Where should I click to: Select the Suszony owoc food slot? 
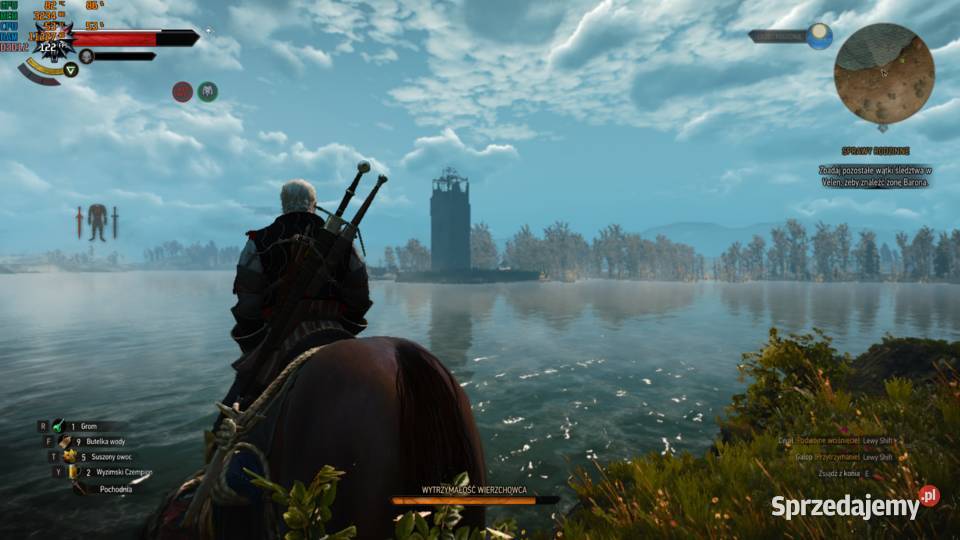(92, 457)
